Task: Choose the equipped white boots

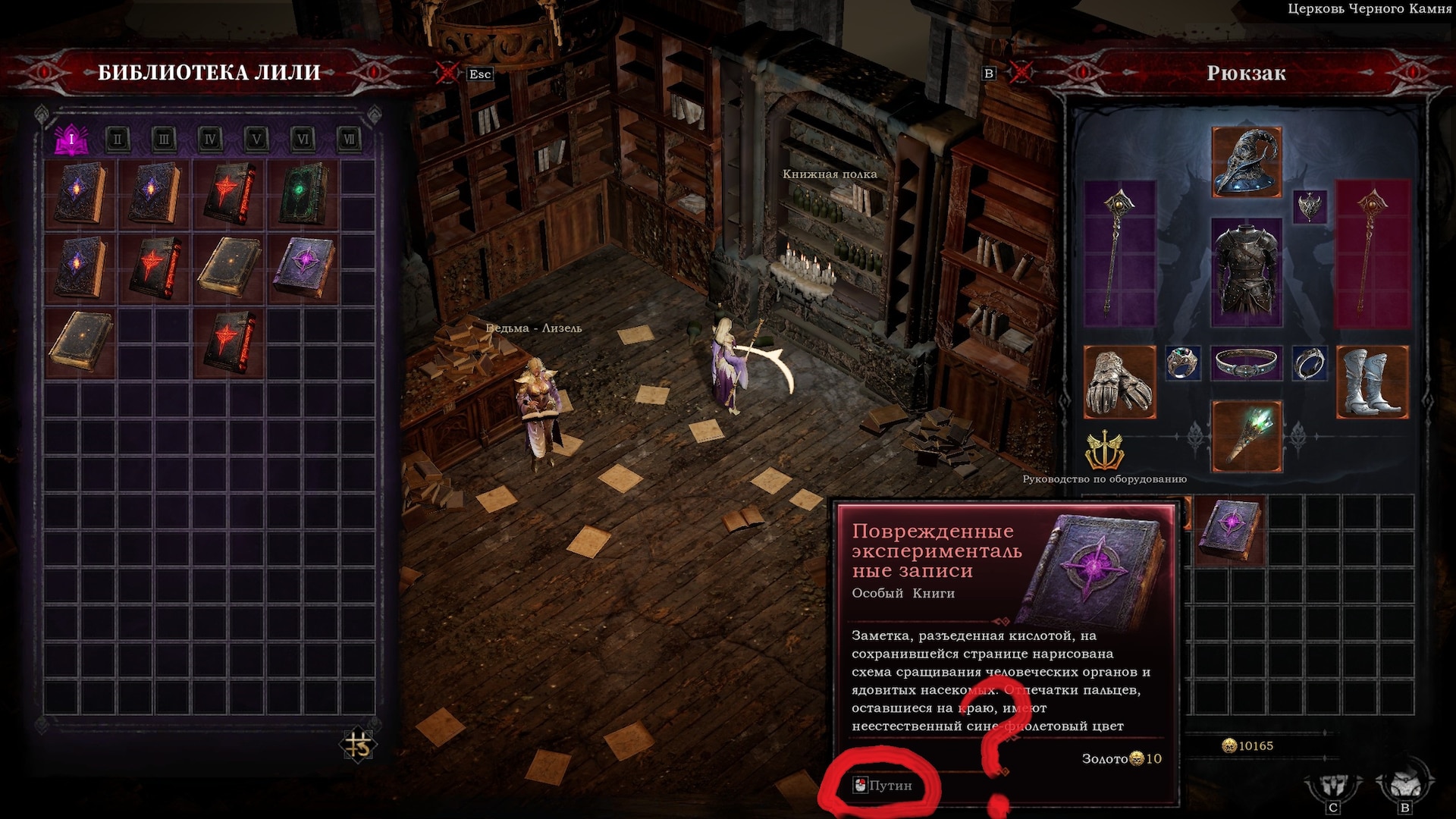Action: [1372, 382]
